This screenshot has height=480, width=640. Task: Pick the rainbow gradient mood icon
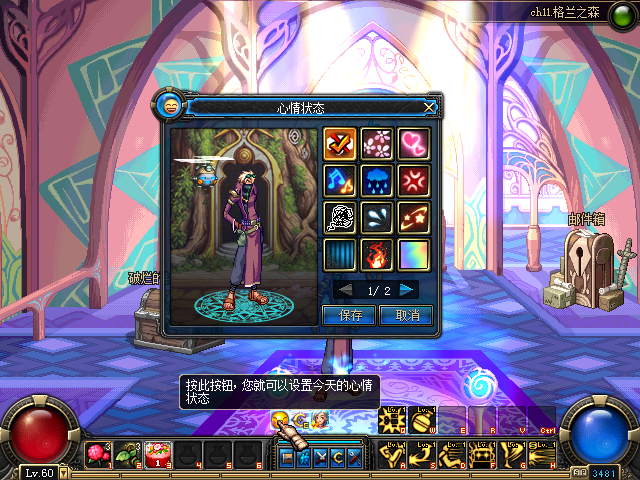[414, 255]
